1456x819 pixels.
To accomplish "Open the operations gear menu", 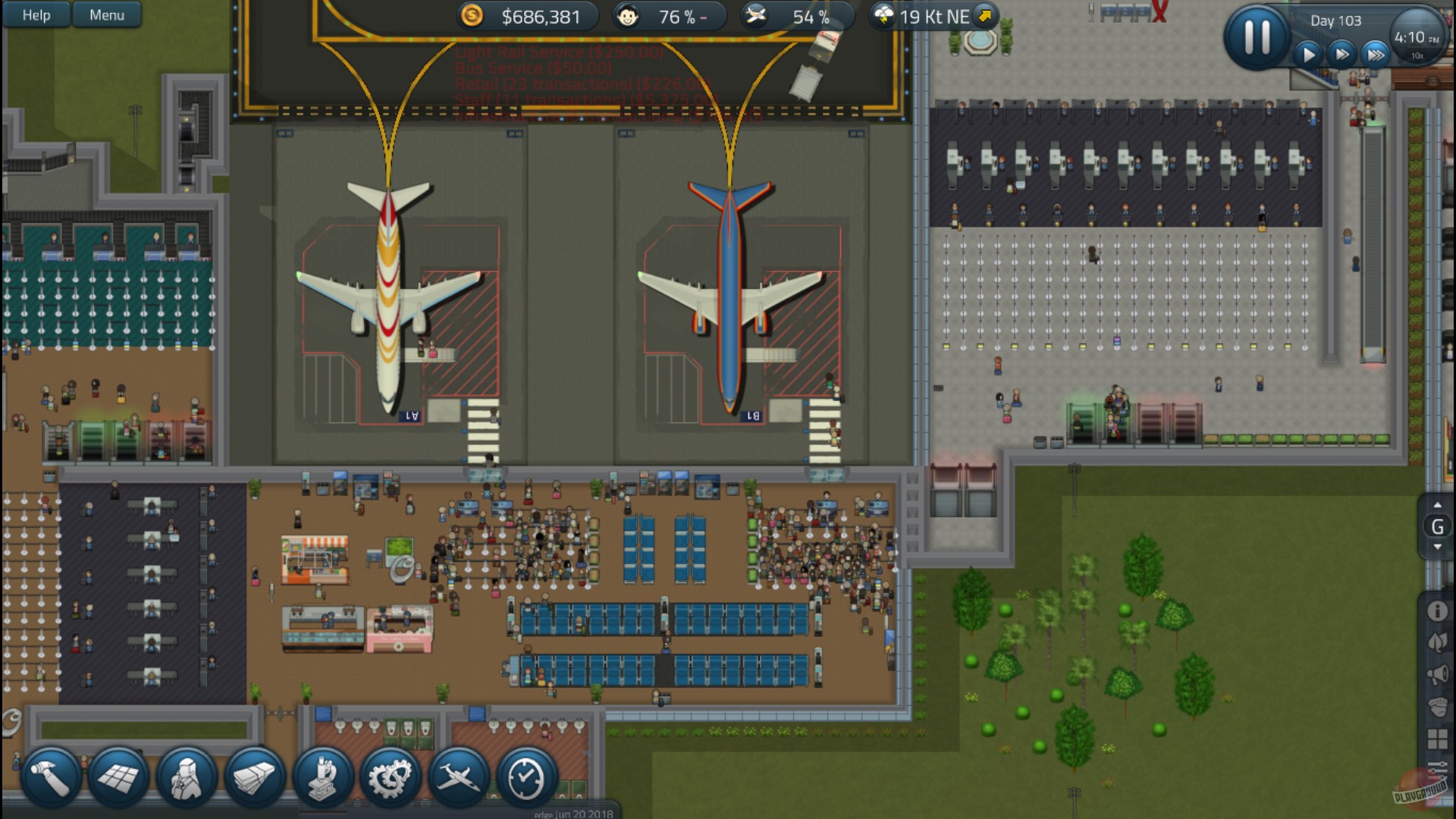I will (391, 776).
